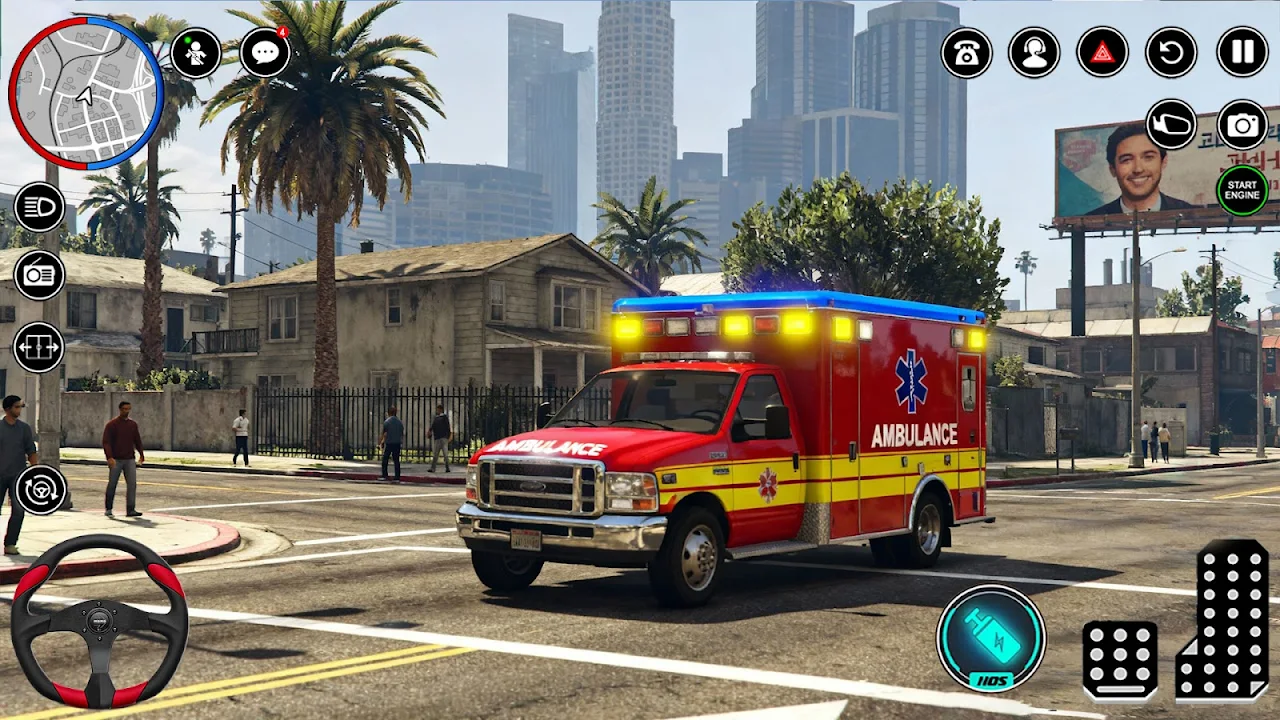Tap the Start Engine button
This screenshot has width=1280, height=720.
click(1242, 190)
